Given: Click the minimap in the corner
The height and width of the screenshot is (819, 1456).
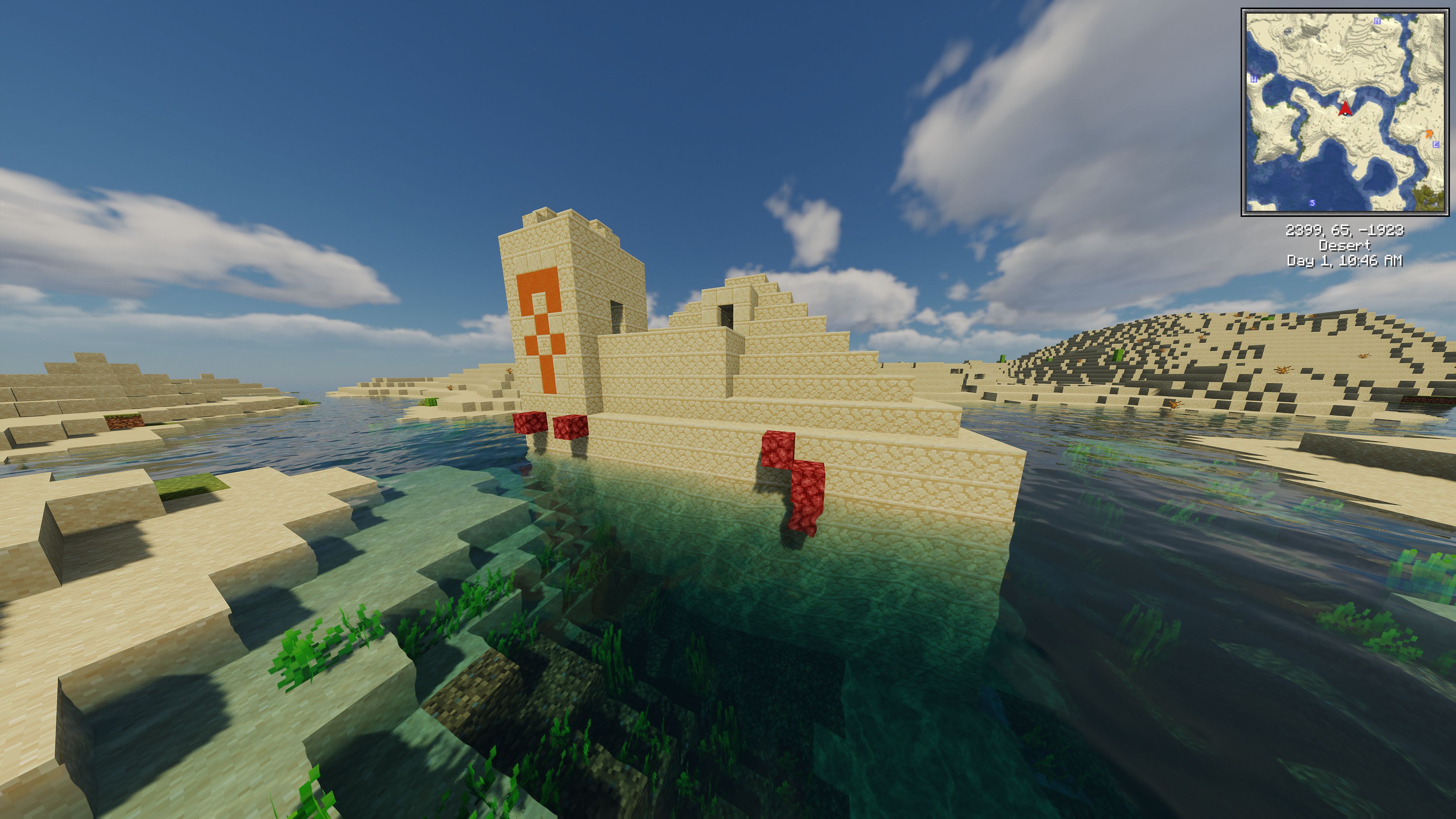Looking at the screenshot, I should (x=1345, y=112).
